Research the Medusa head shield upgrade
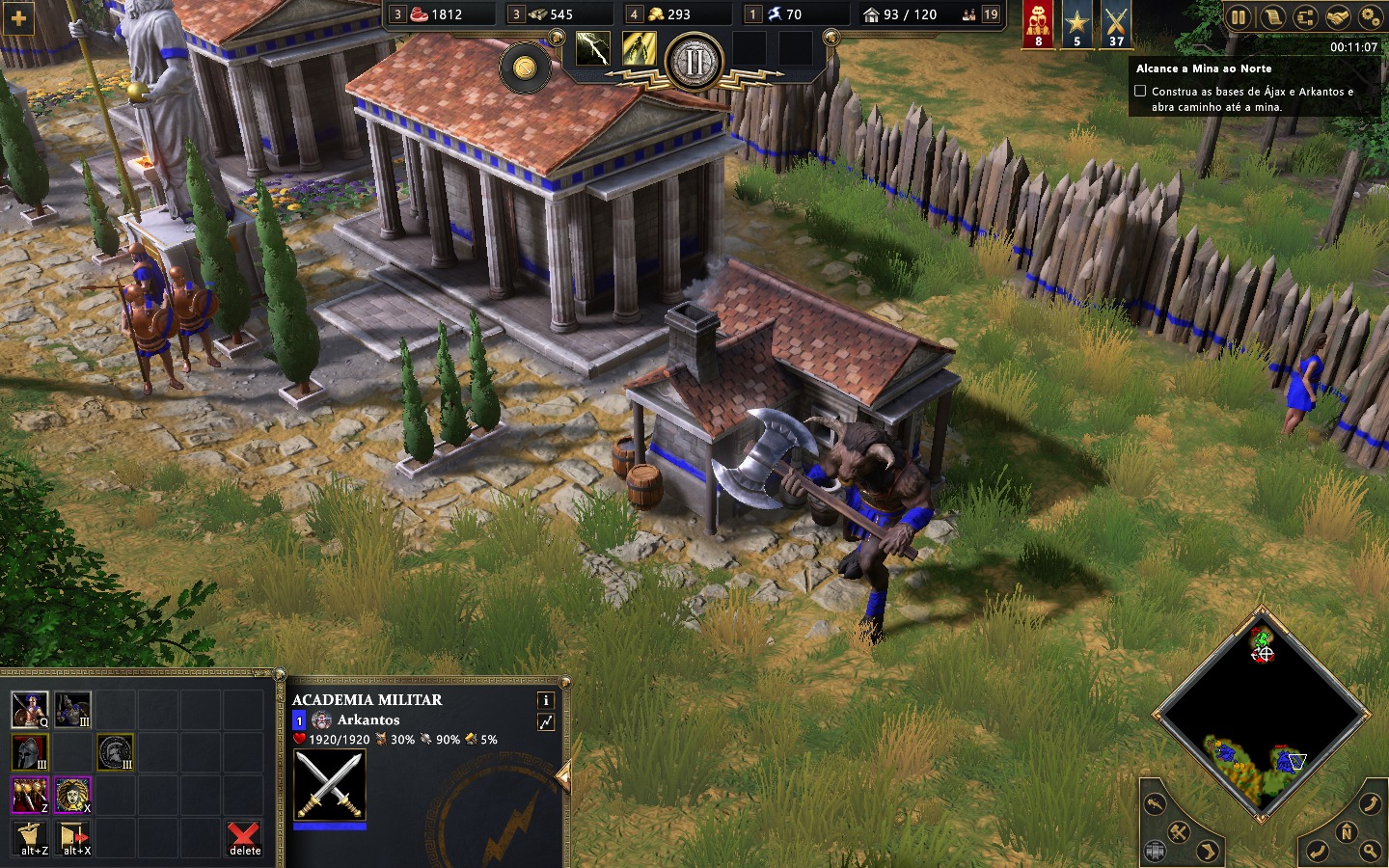This screenshot has width=1389, height=868. point(72,795)
